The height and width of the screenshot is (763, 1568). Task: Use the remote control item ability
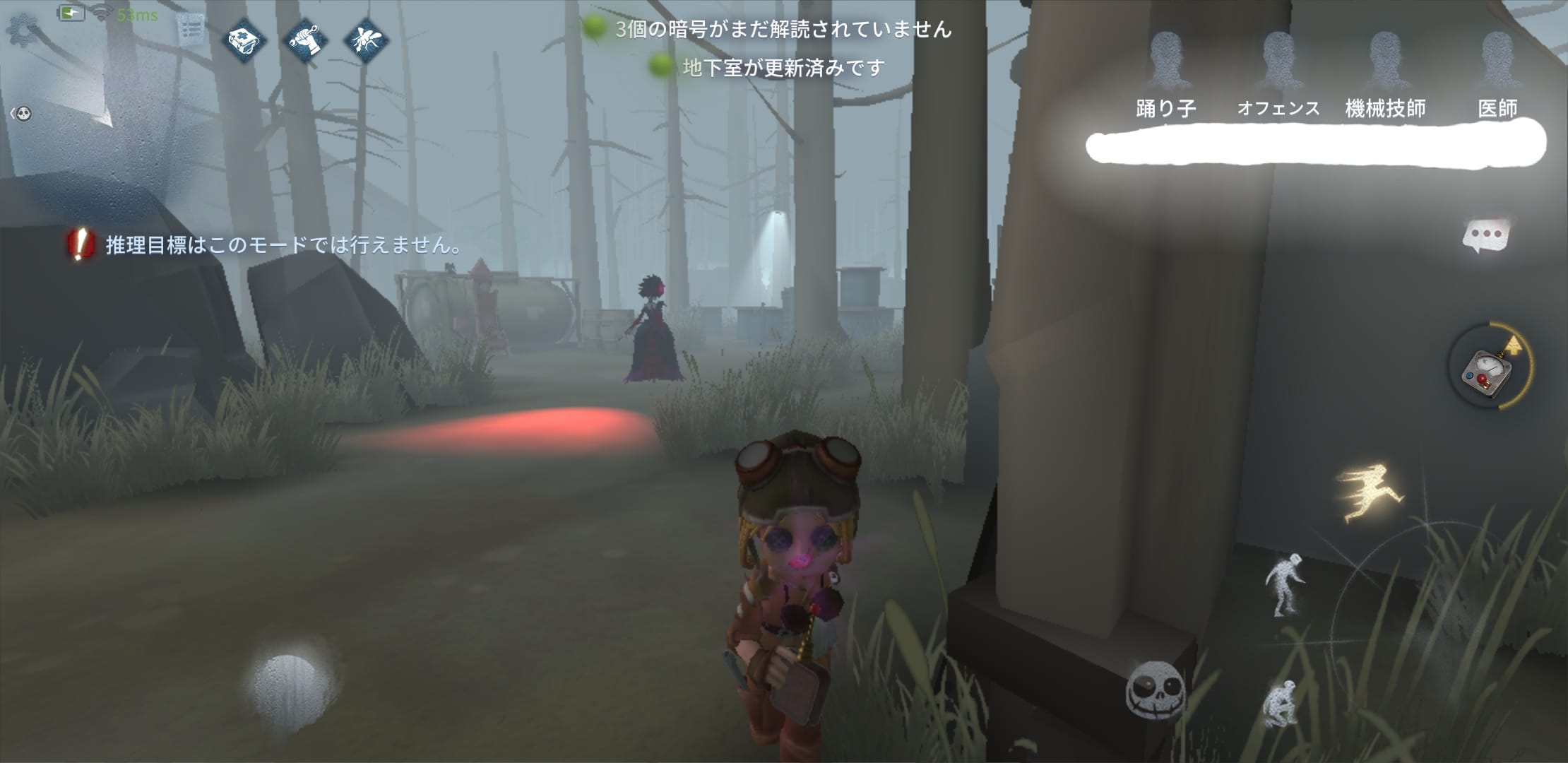[x=1487, y=367]
